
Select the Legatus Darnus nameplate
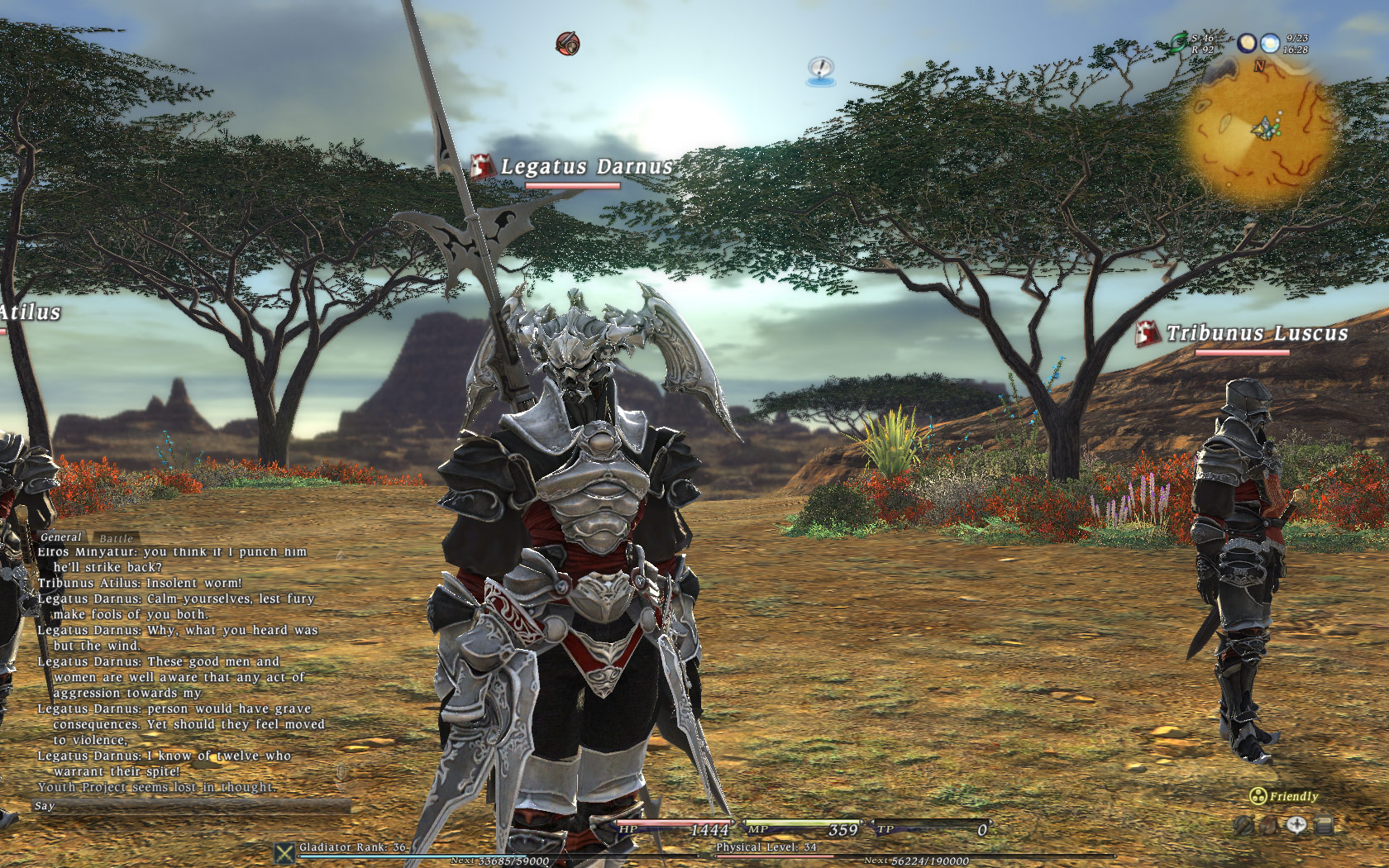click(x=586, y=167)
